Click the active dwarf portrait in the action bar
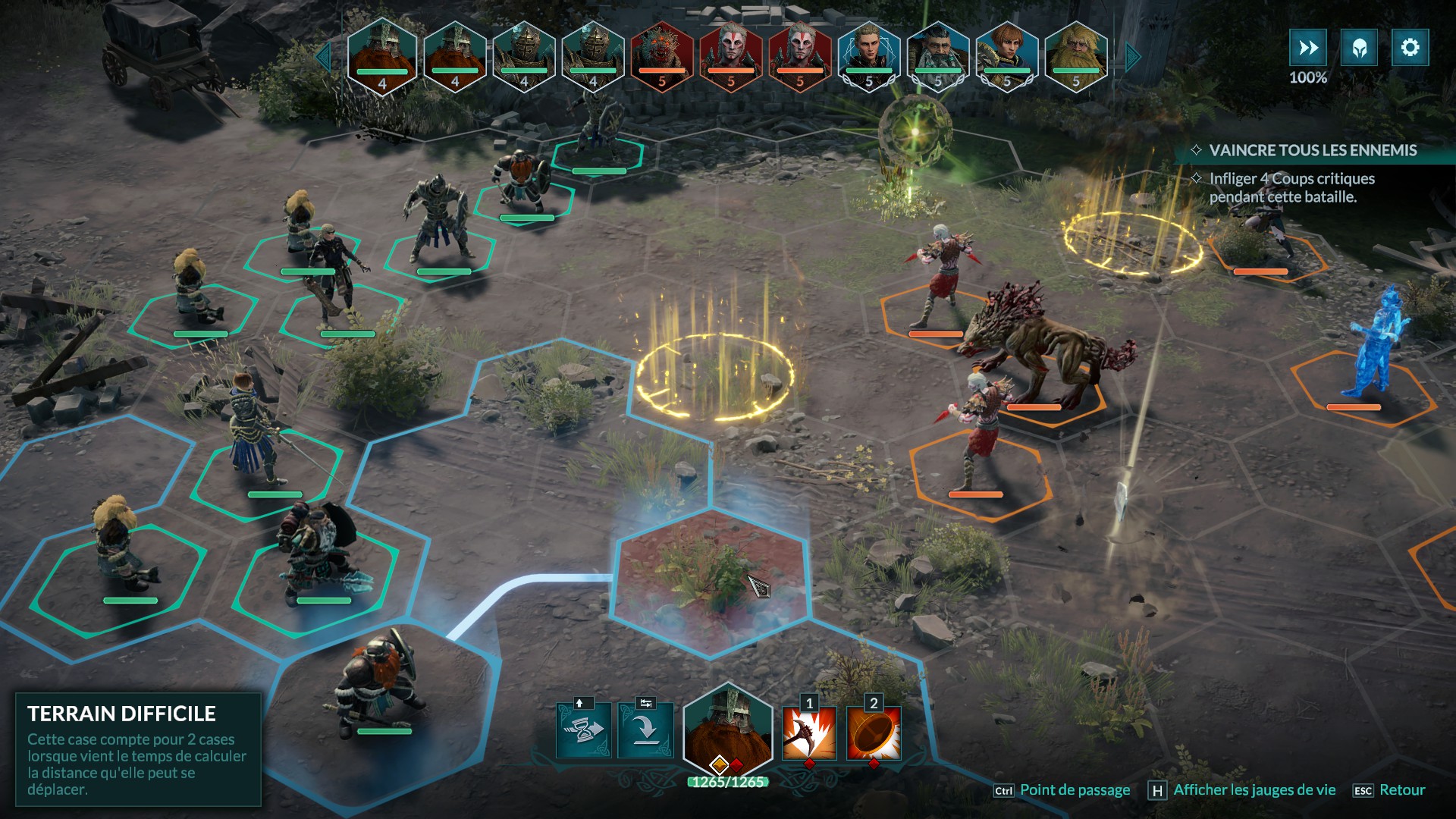This screenshot has width=1456, height=819. click(727, 728)
